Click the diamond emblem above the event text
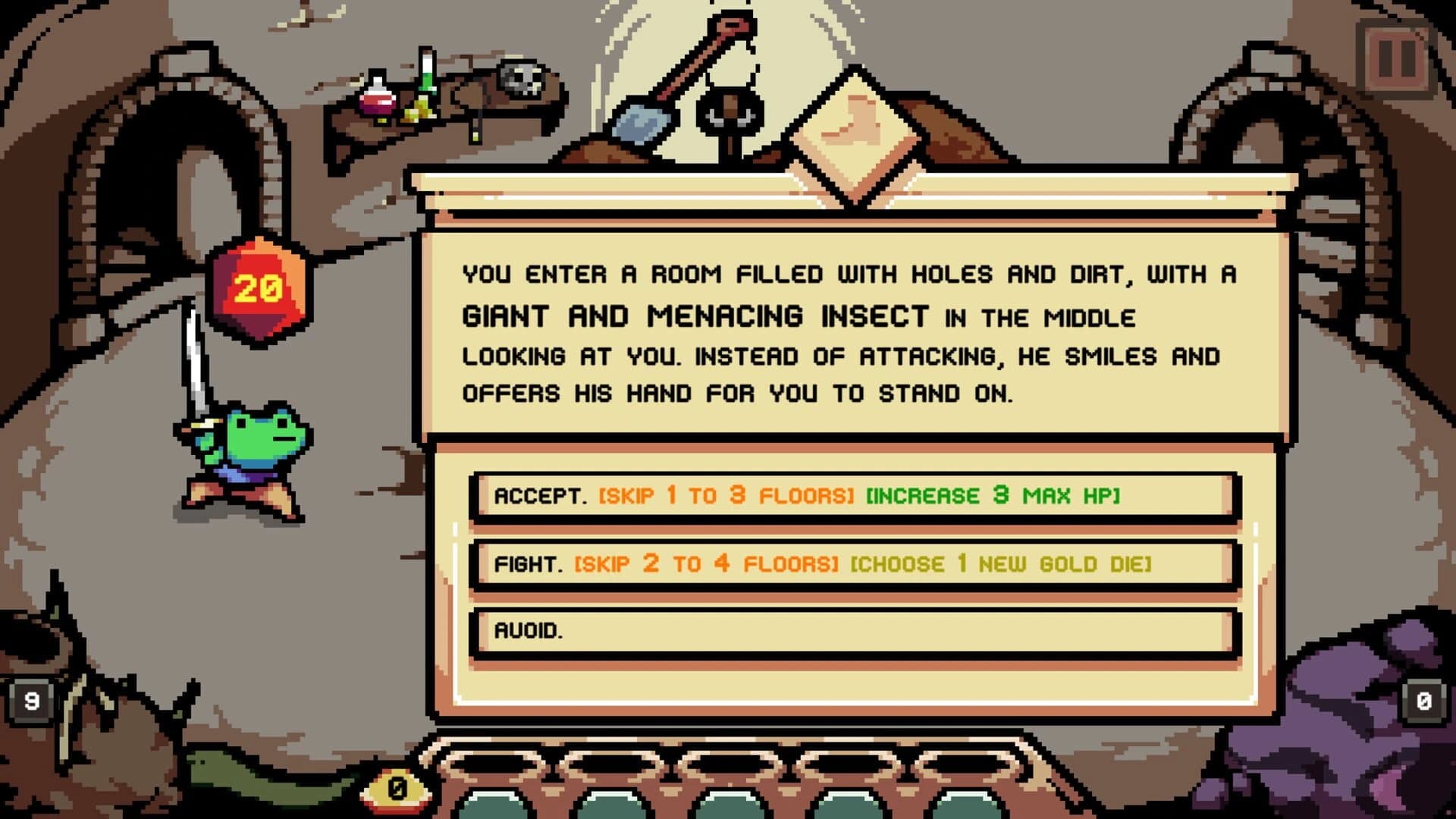 pos(855,133)
